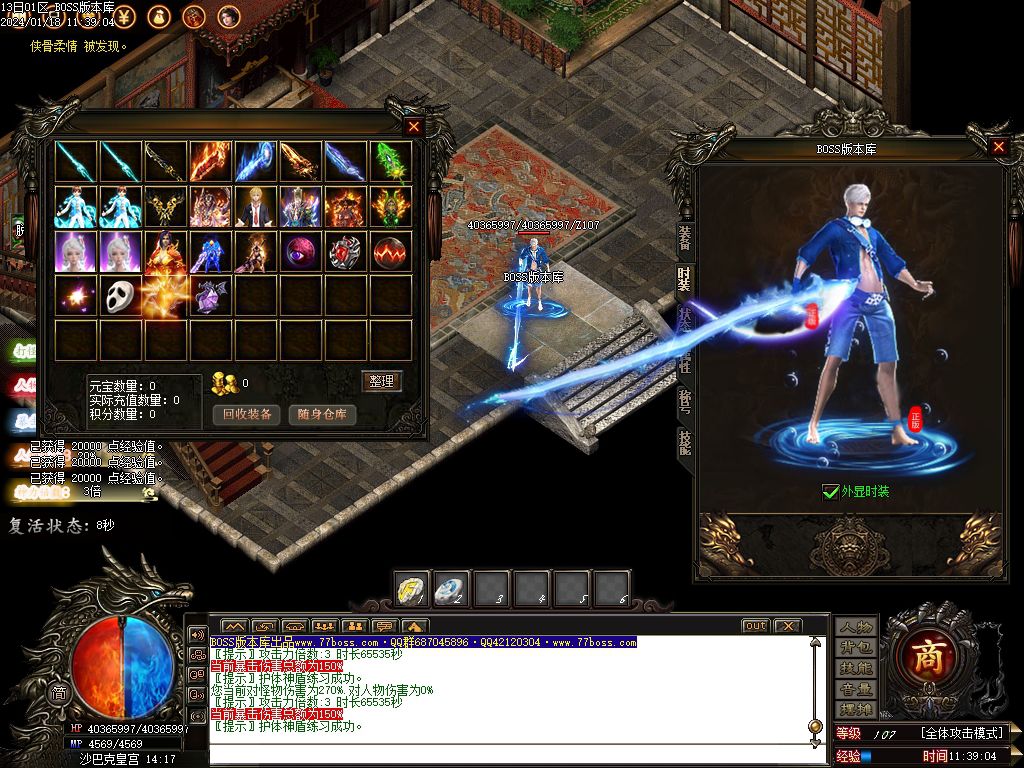Screen dimensions: 1024x768
Task: Open the 随身仓库 portable warehouse
Action: [322, 414]
